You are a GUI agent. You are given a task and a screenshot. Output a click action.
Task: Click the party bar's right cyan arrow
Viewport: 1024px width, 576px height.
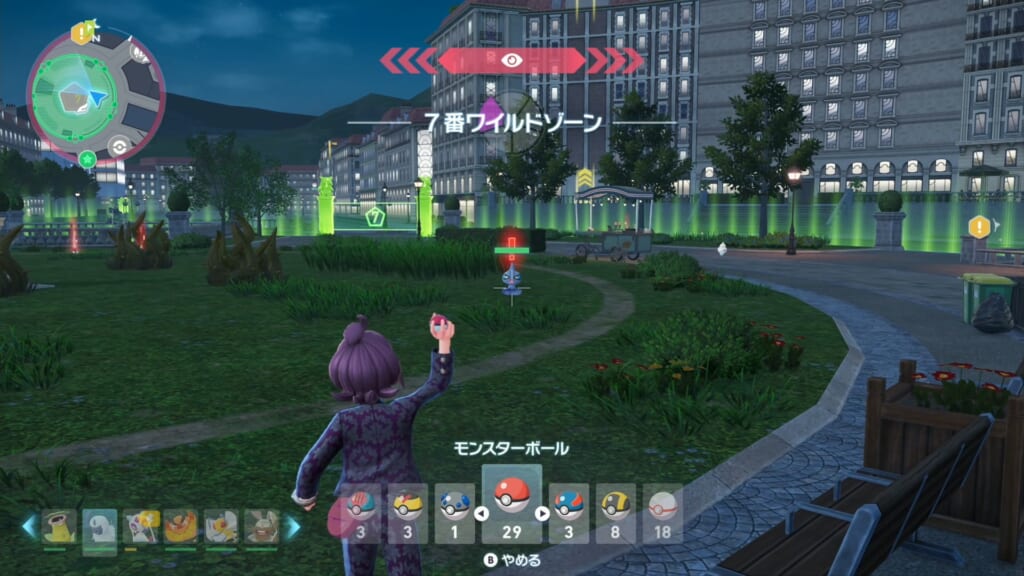pos(293,526)
